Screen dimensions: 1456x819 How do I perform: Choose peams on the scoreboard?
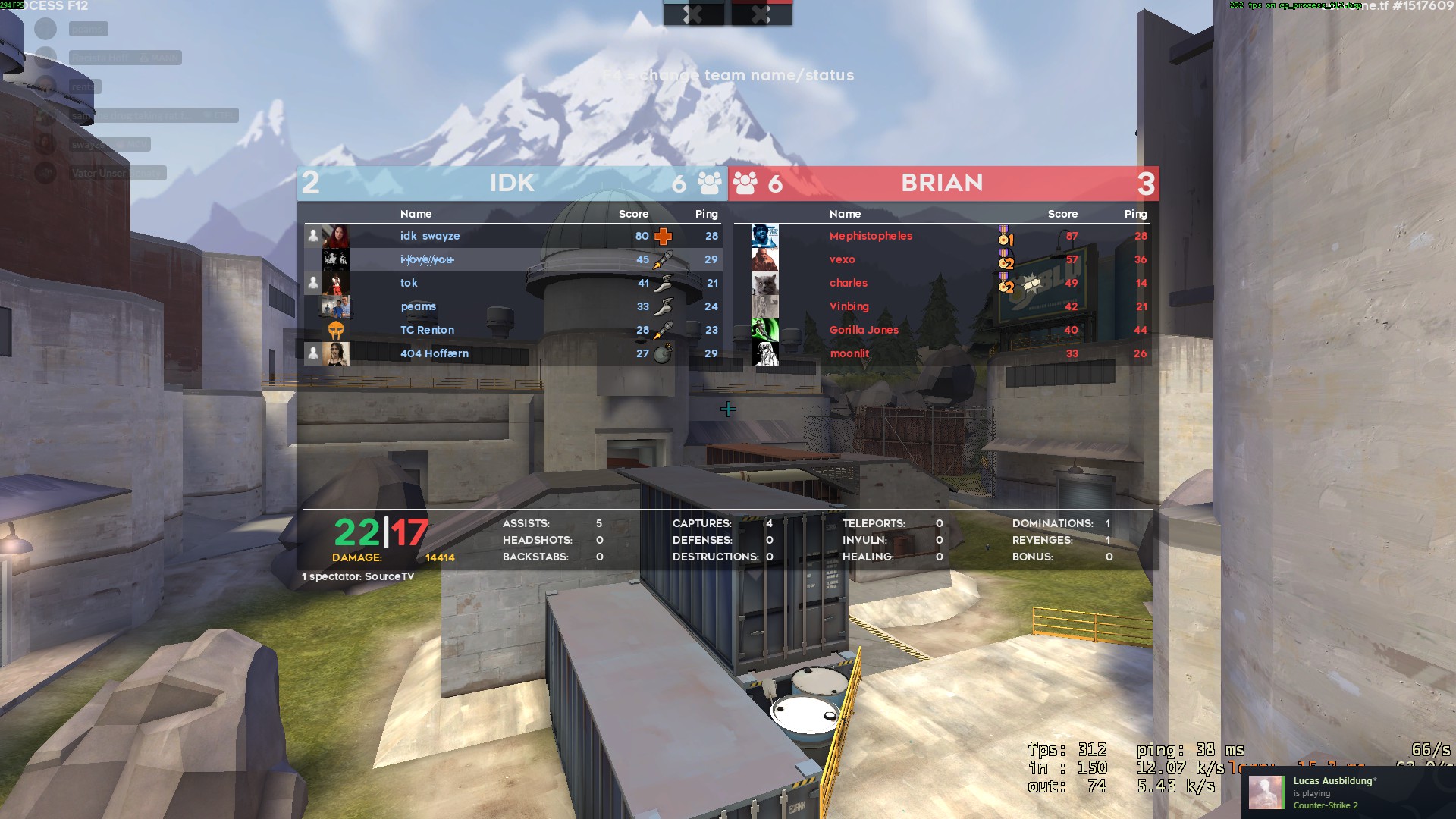pos(419,306)
